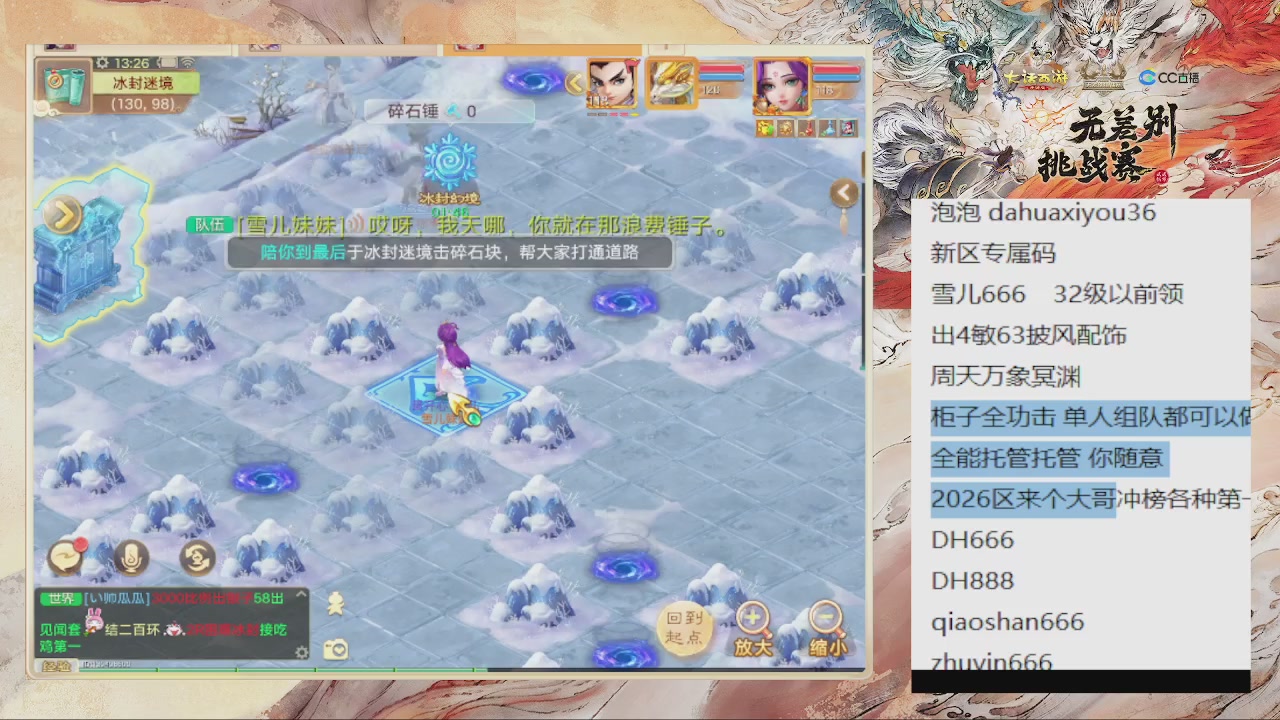Click the character switch swap icon
The width and height of the screenshot is (1280, 720).
[195, 557]
